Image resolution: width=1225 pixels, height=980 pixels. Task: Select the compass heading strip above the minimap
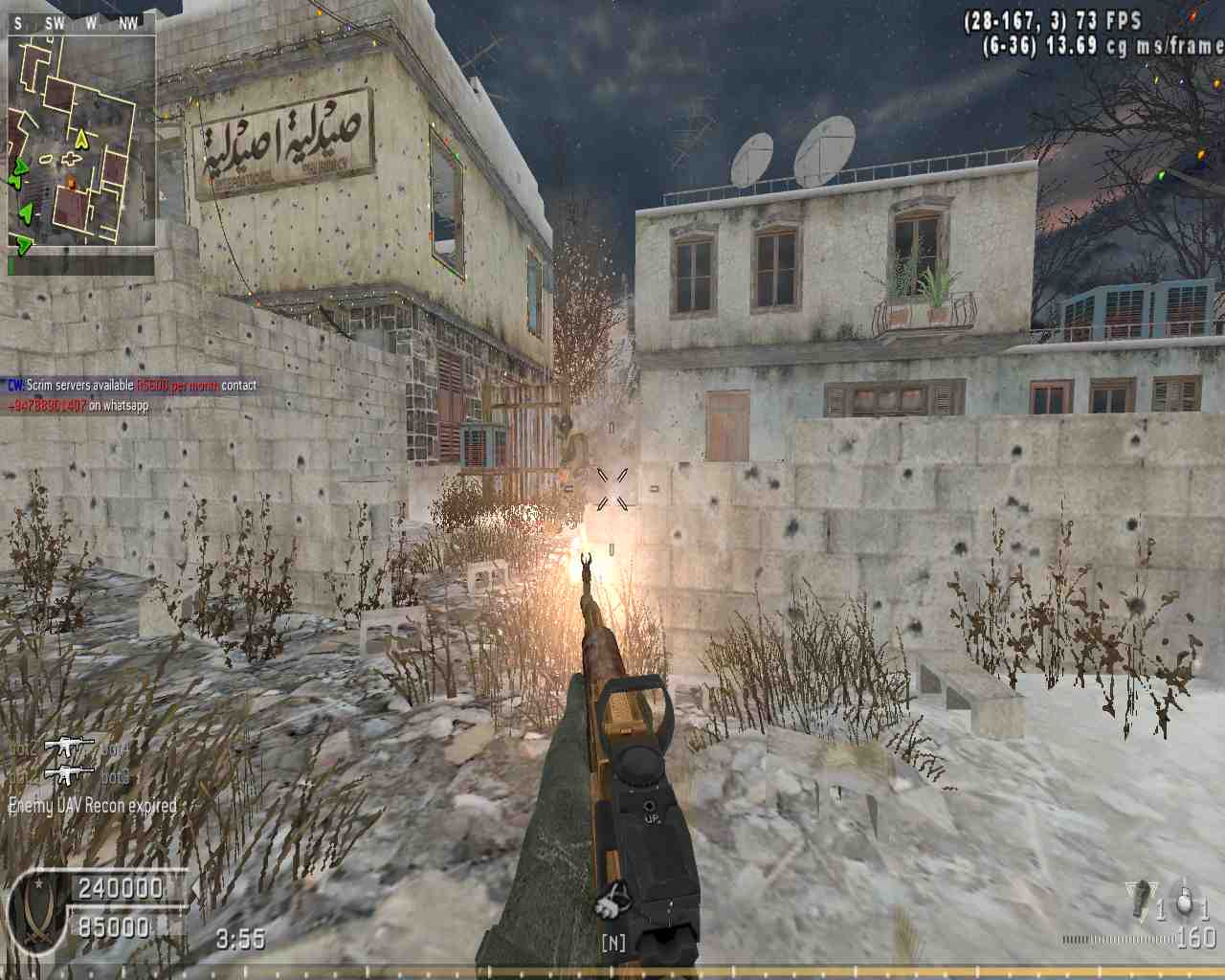(x=81, y=24)
